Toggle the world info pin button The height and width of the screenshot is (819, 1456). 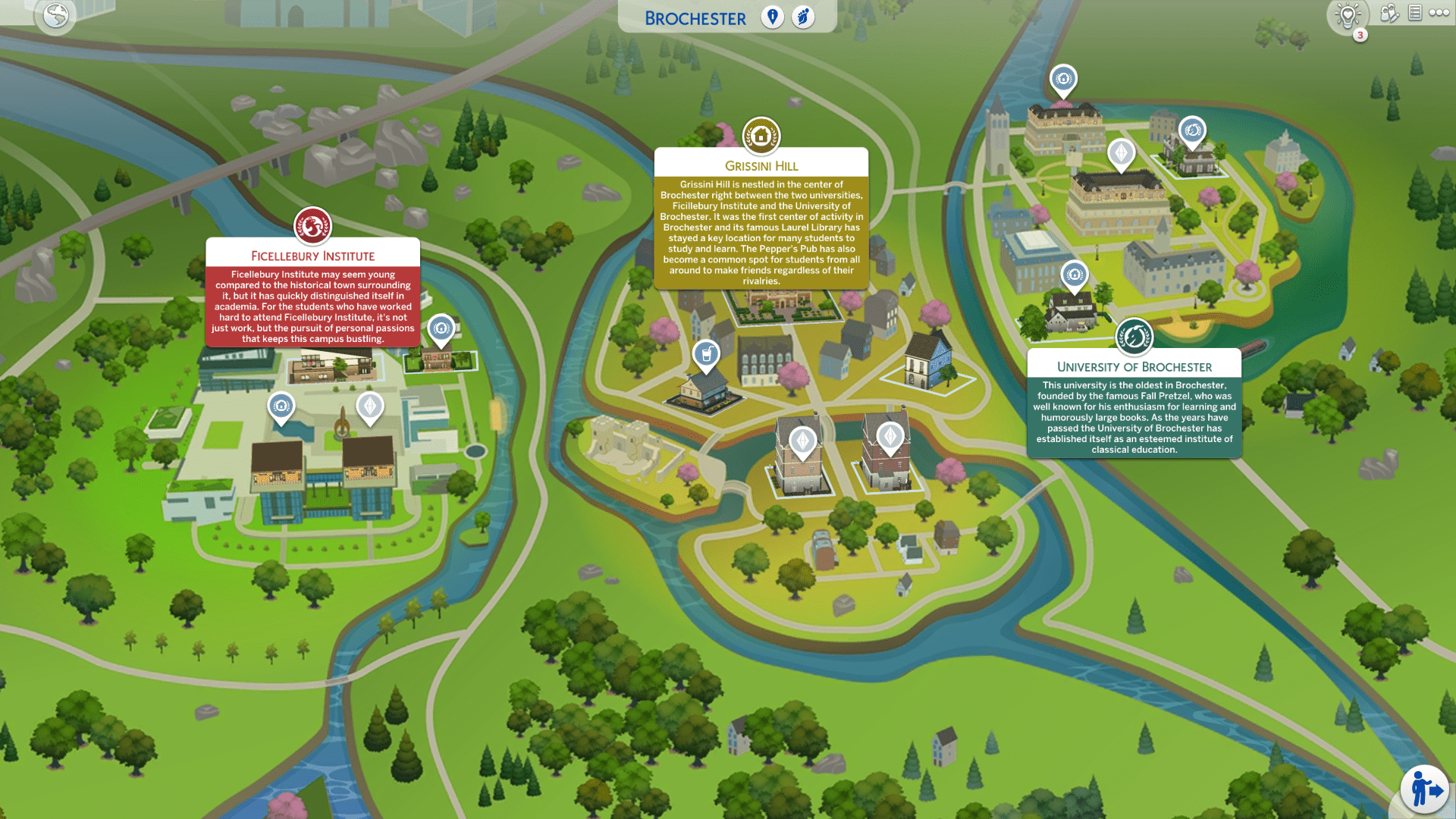coord(772,17)
